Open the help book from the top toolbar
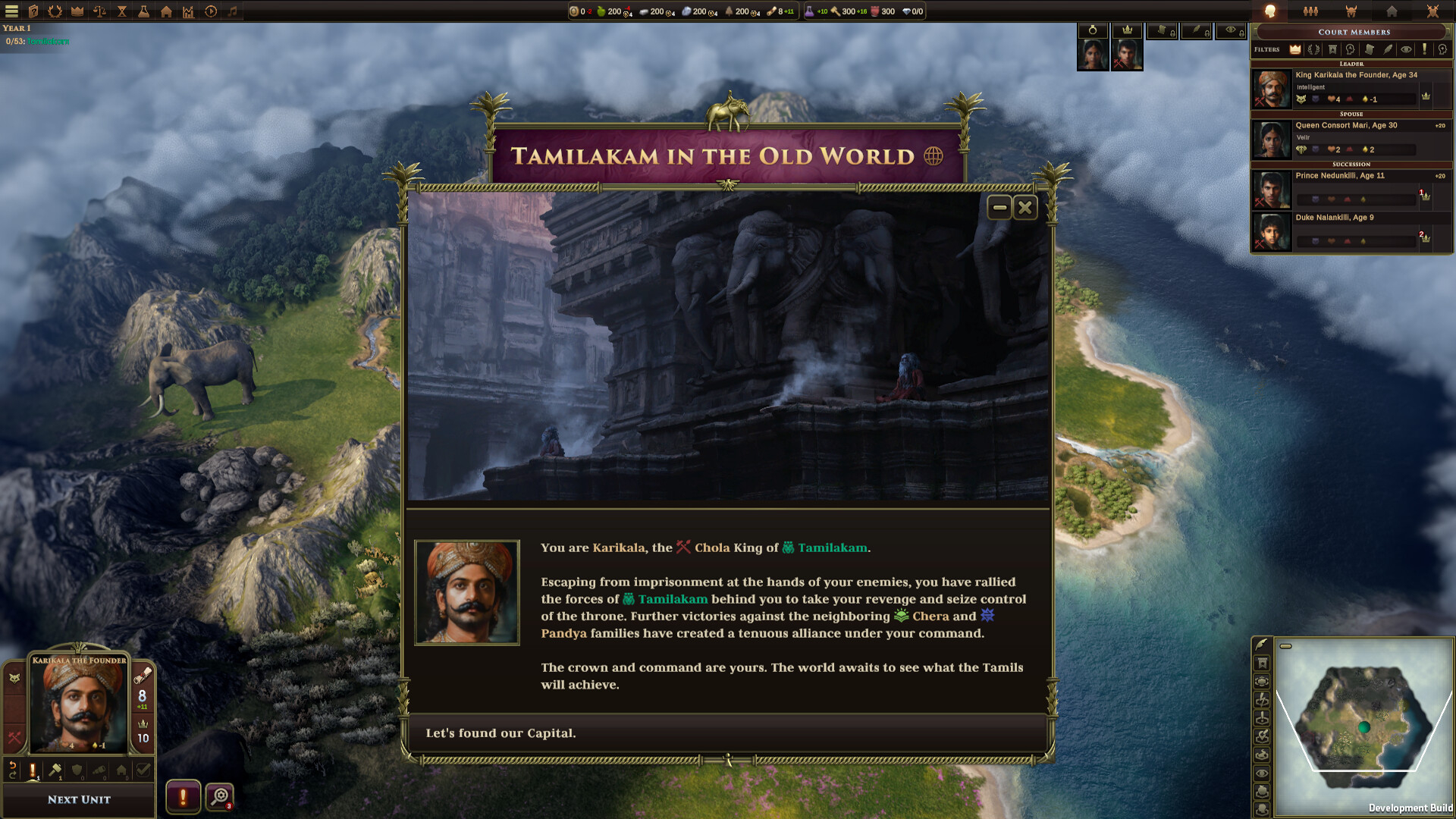This screenshot has height=819, width=1456. coord(33,11)
